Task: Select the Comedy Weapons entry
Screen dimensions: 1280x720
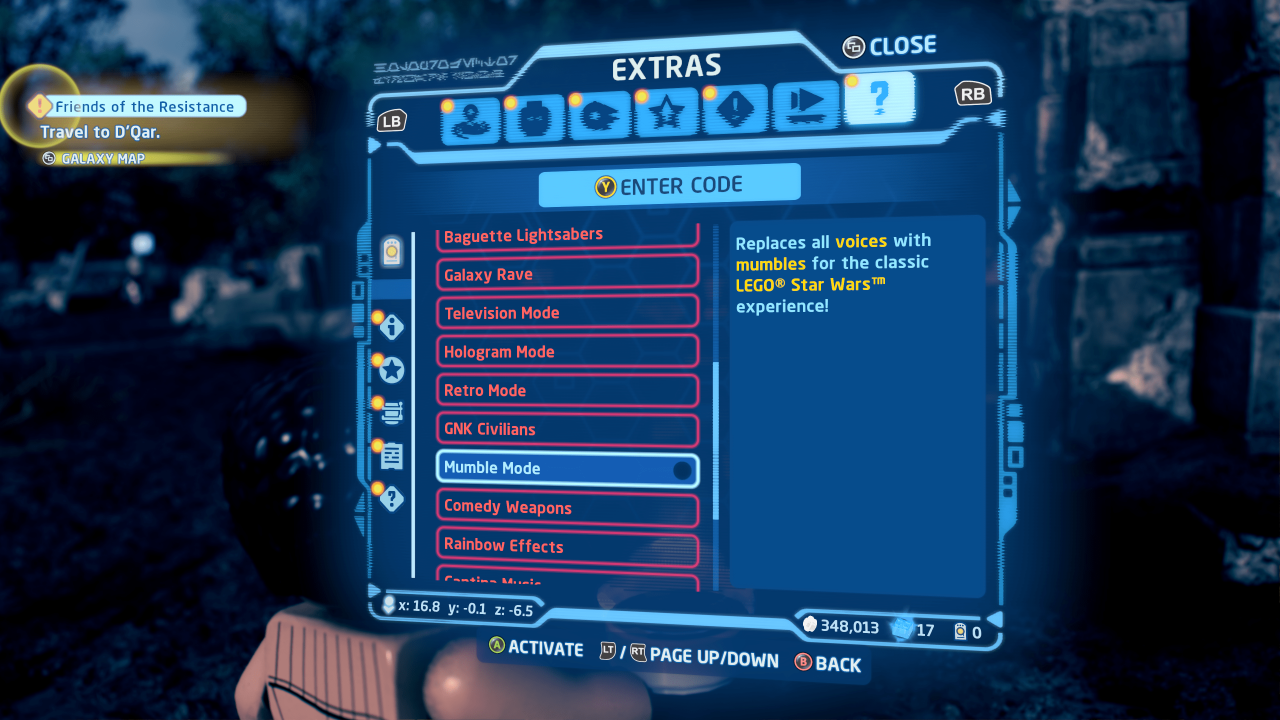Action: (x=567, y=507)
